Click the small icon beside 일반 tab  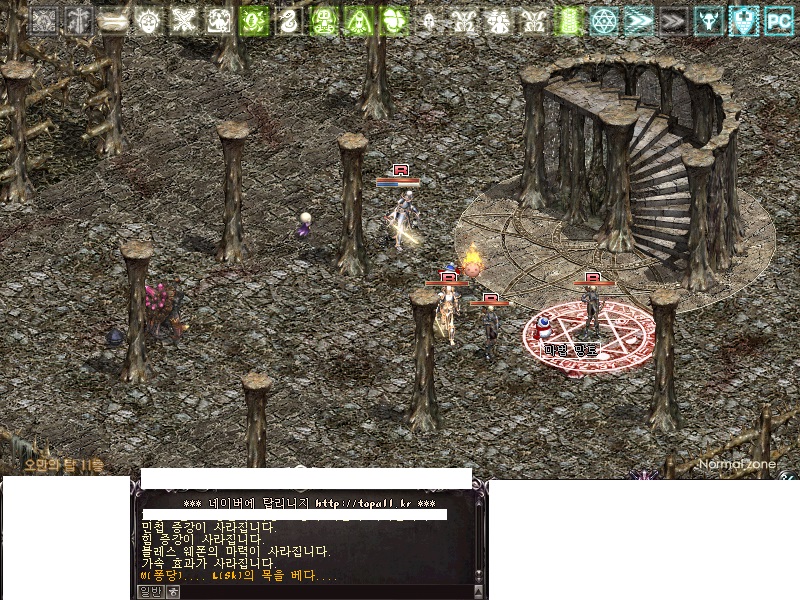172,590
